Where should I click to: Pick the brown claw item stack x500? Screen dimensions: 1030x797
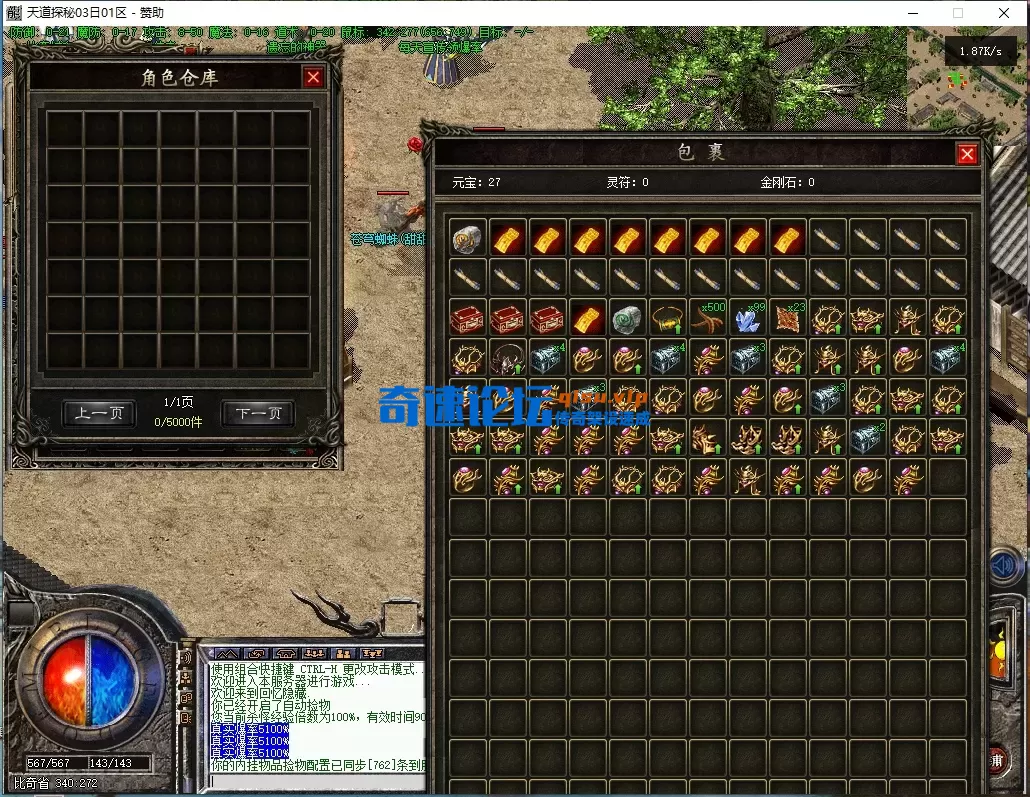(x=708, y=318)
